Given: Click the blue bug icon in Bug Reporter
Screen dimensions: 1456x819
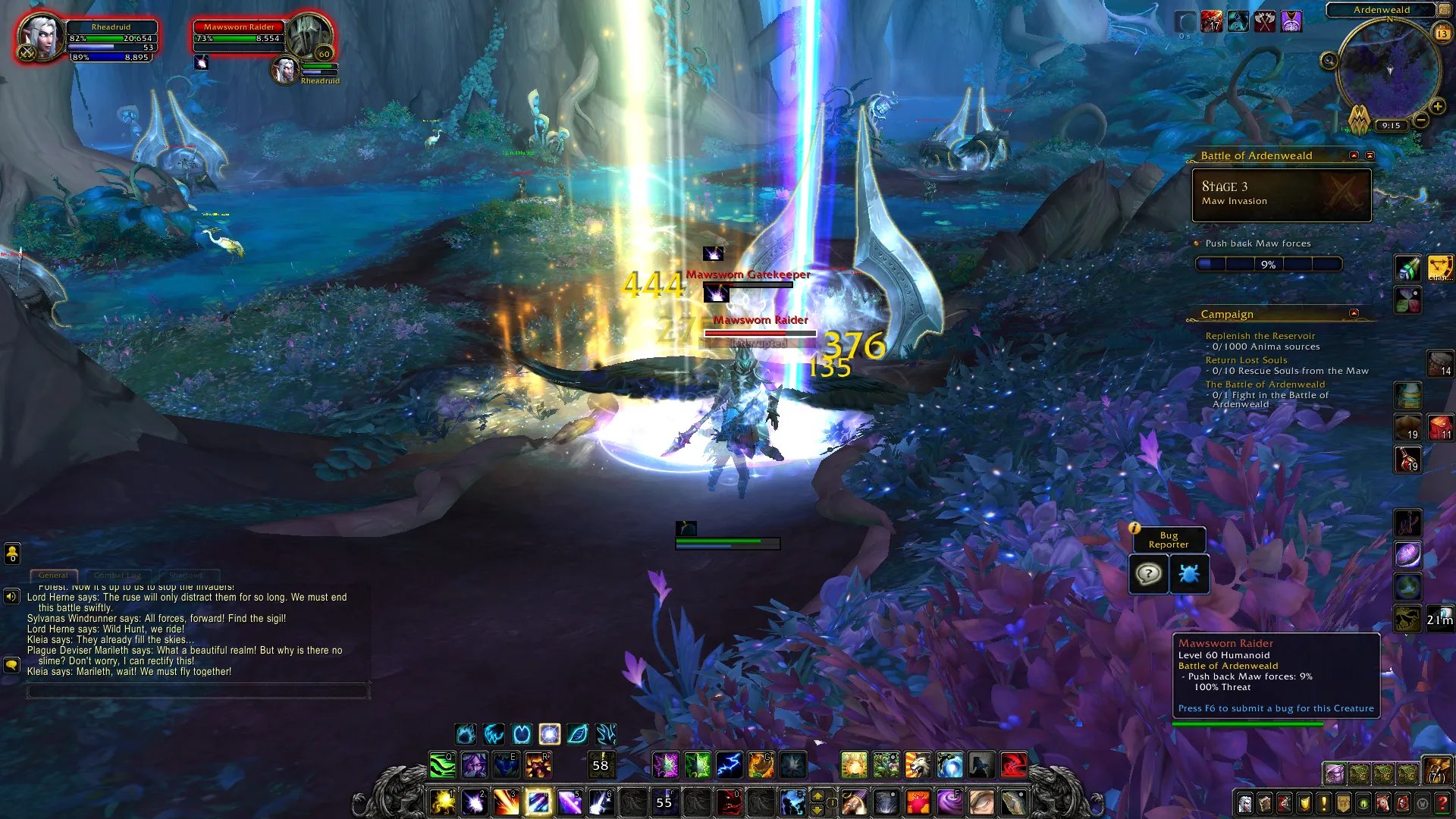Looking at the screenshot, I should coord(1188,574).
